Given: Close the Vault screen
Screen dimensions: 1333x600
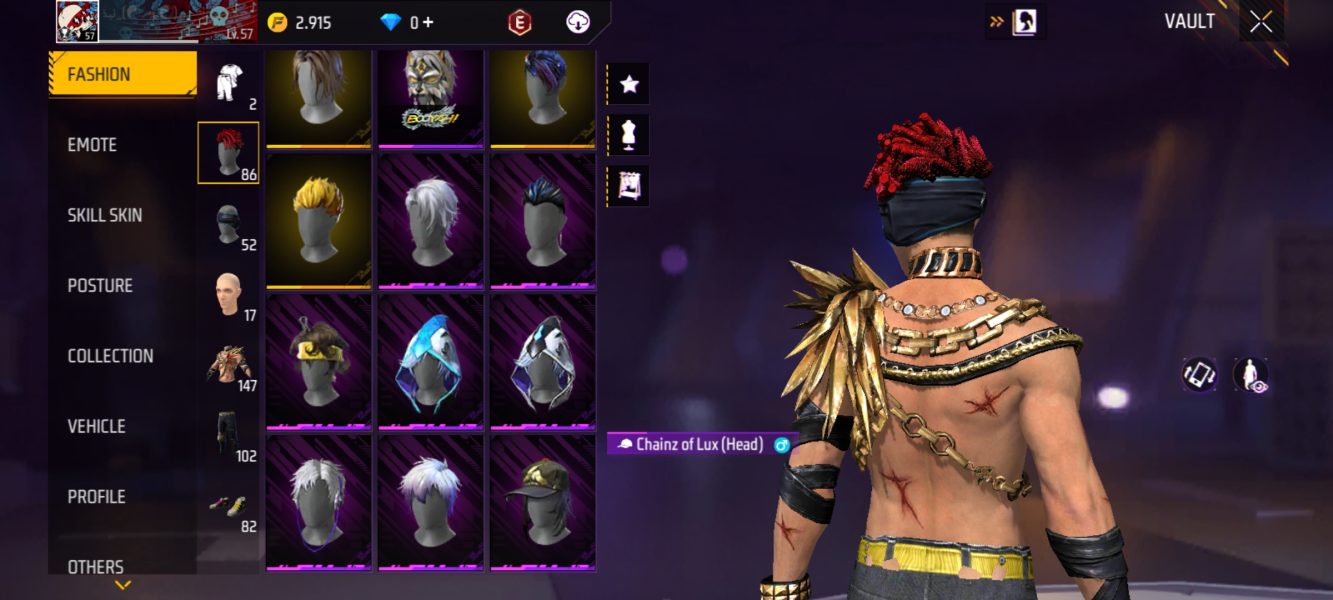Looking at the screenshot, I should coord(1261,22).
